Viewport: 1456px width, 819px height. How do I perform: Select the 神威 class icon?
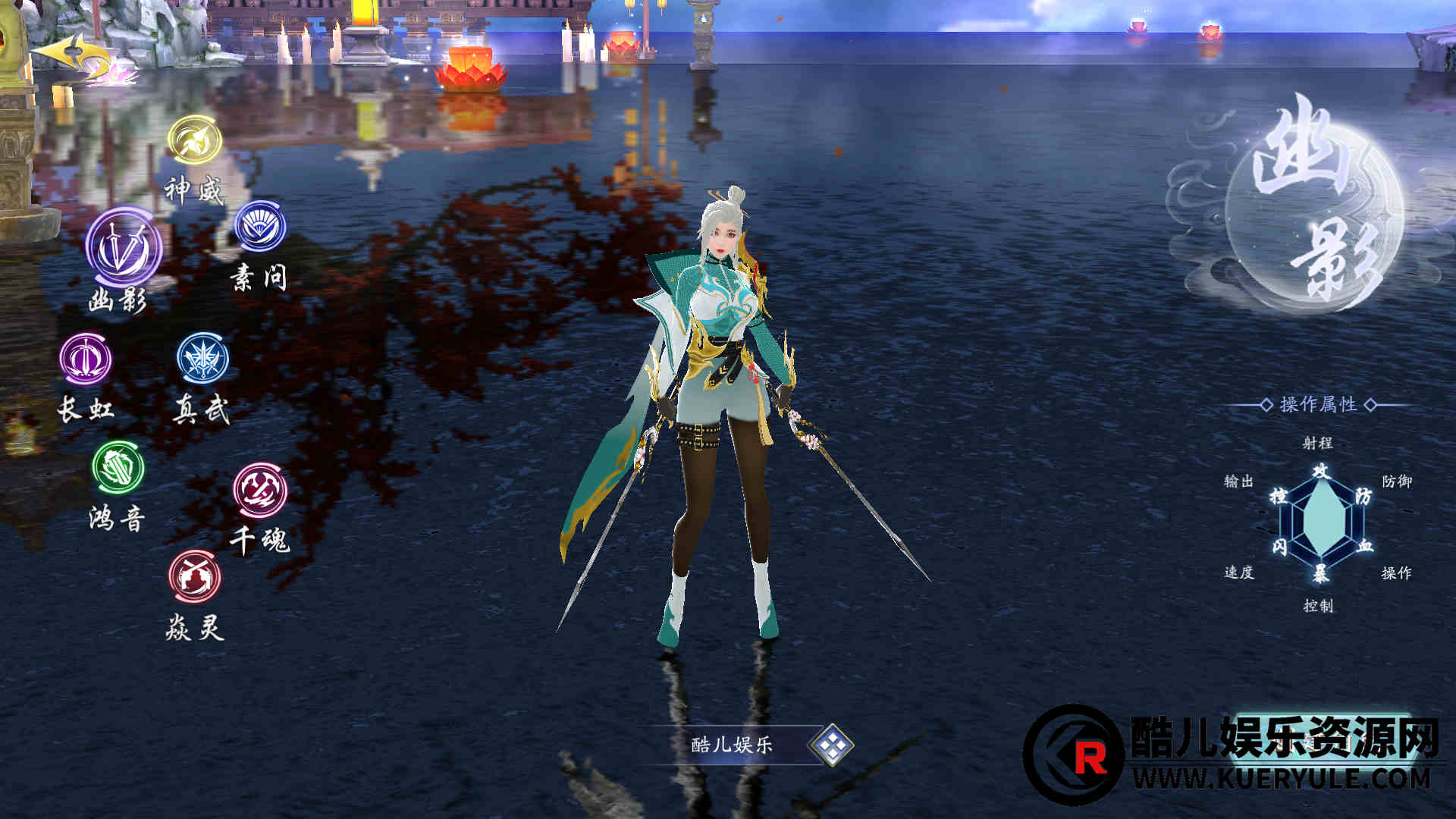pos(195,140)
